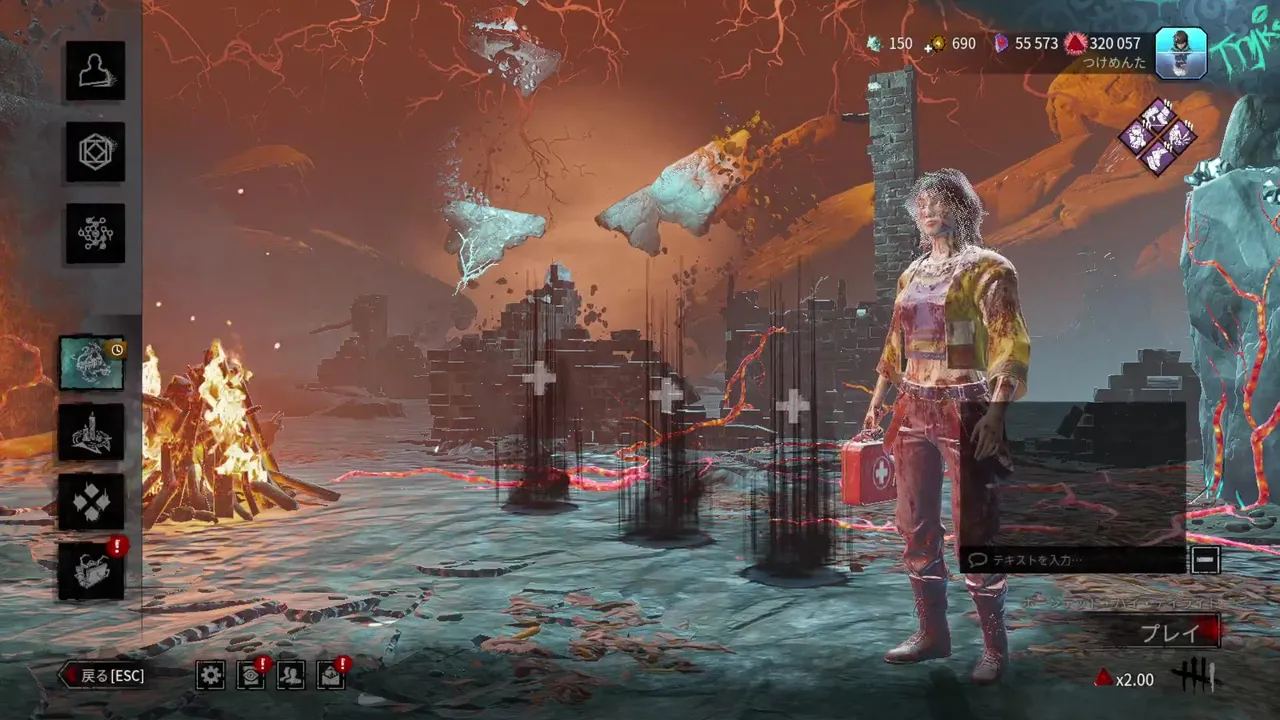Screen dimensions: 1280x720
Task: Open the candle altar icon
Action: (x=91, y=432)
